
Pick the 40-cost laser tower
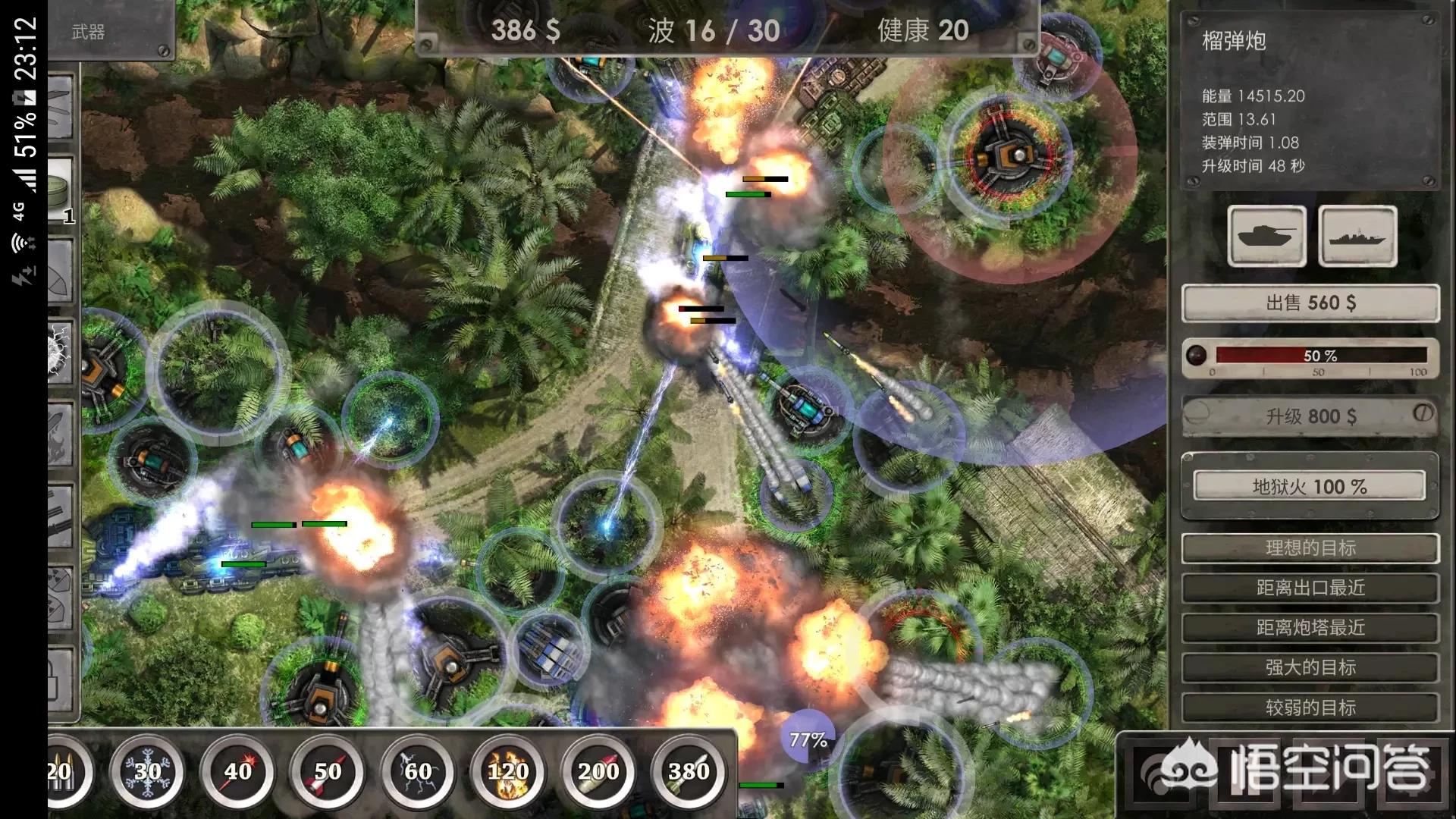pos(237,772)
